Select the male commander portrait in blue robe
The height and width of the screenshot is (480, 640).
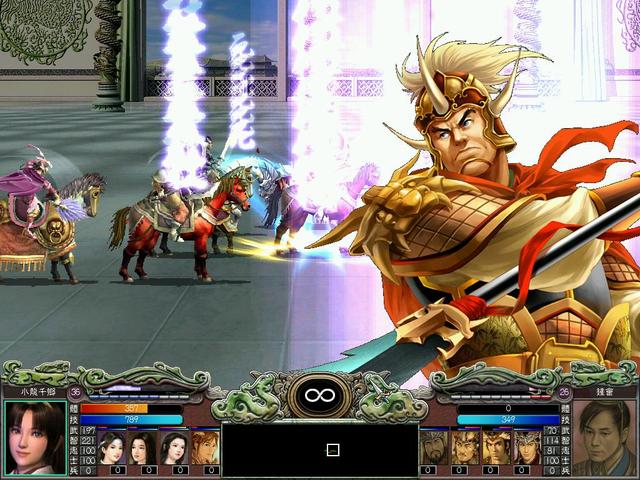click(603, 438)
